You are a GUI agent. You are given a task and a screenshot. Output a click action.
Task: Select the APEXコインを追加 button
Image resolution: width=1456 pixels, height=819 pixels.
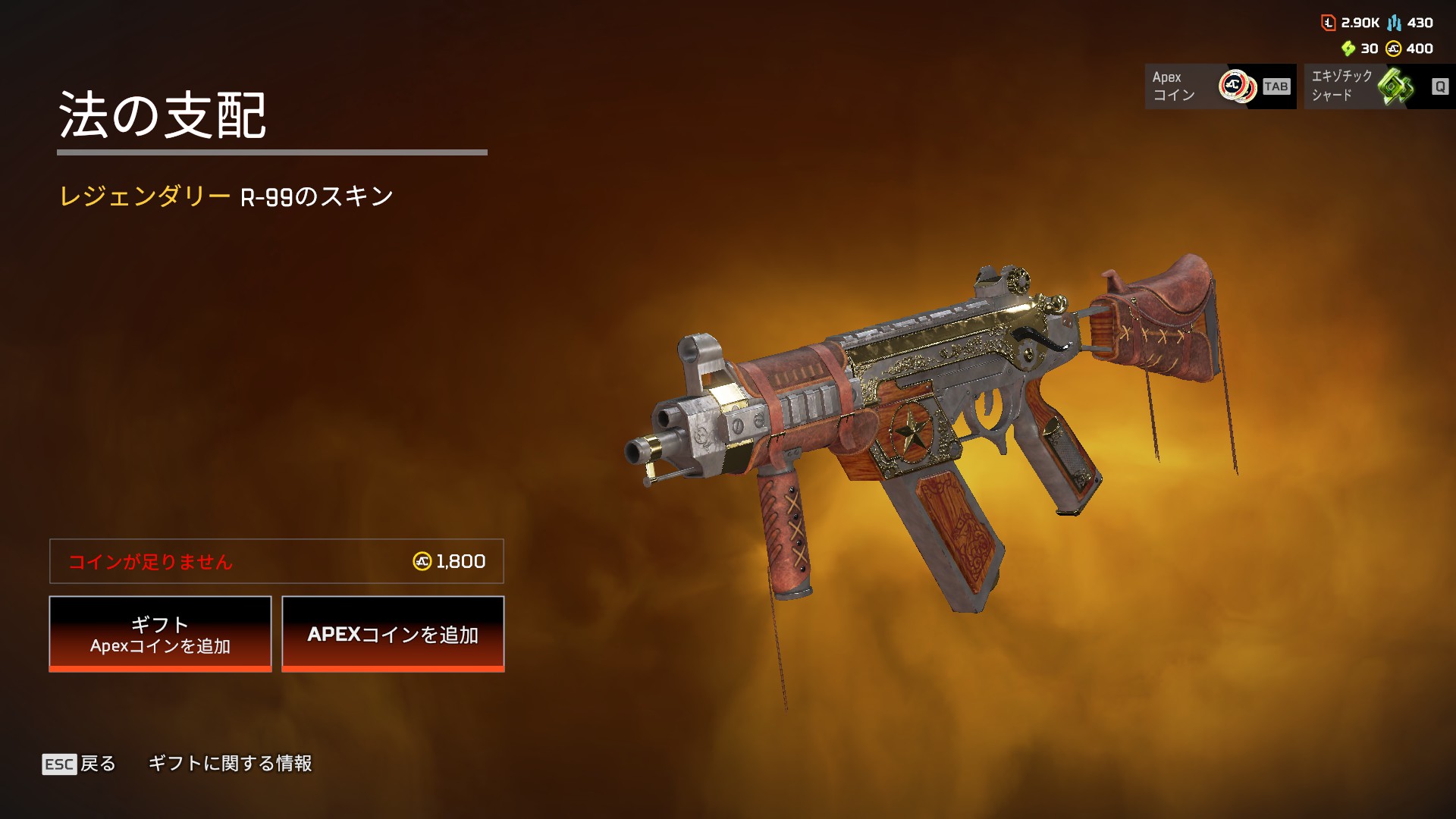point(393,633)
